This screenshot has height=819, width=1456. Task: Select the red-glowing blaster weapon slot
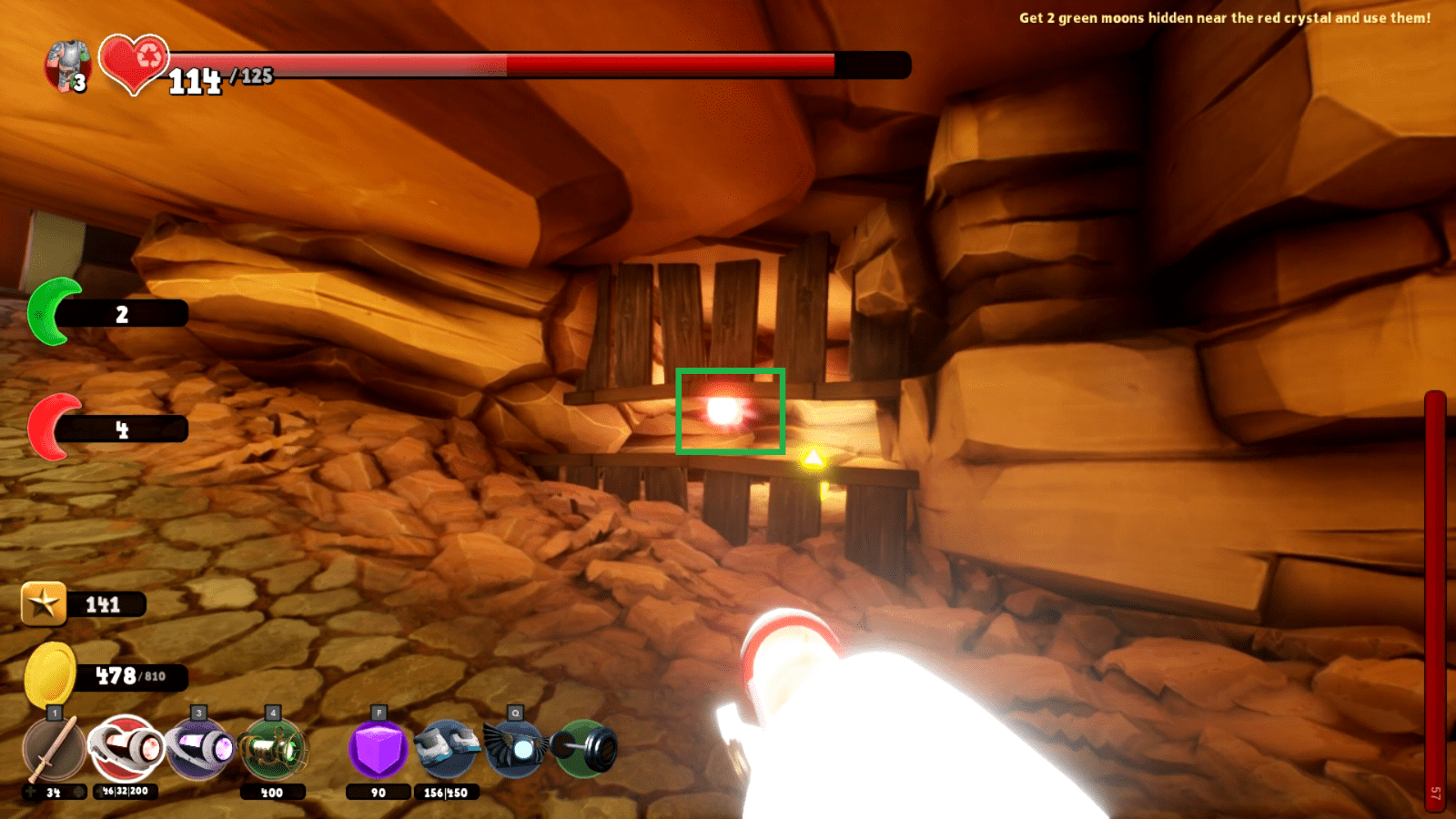(x=126, y=748)
